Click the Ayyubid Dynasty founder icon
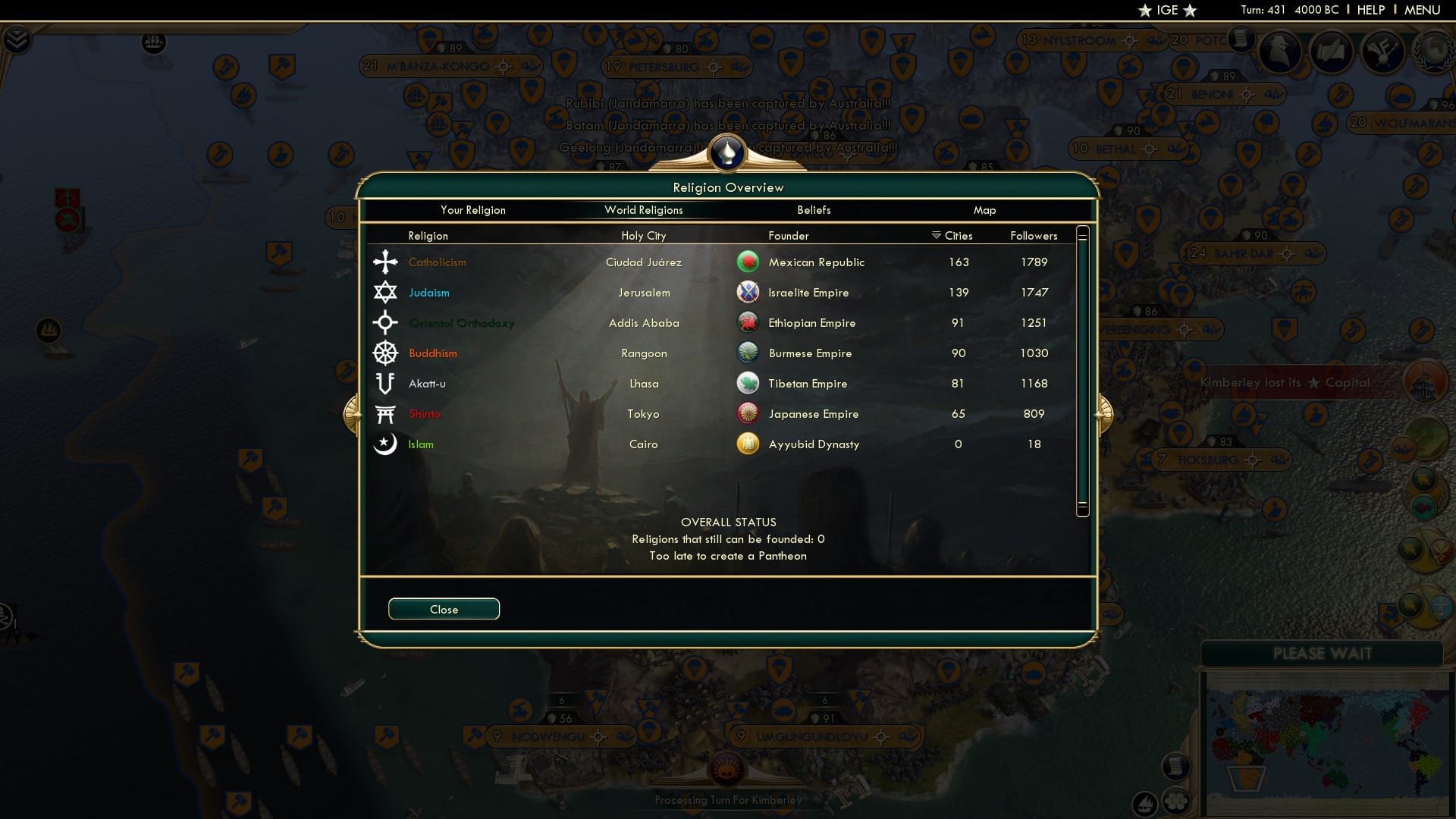 click(x=748, y=444)
